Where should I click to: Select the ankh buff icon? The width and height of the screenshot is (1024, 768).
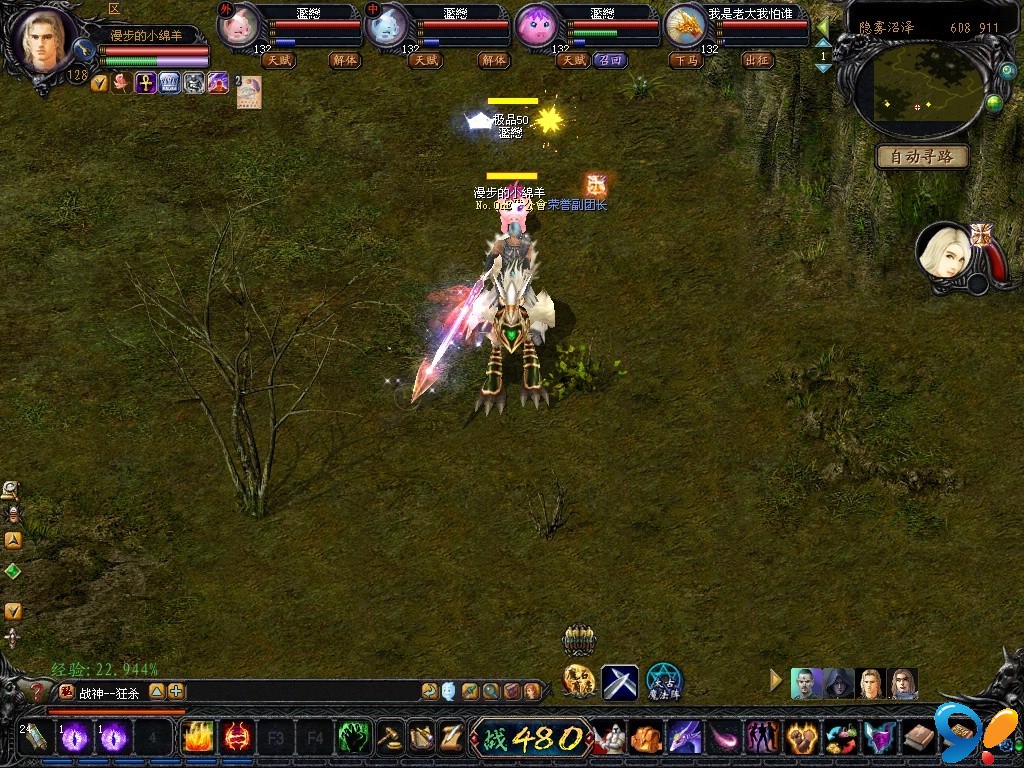pos(146,83)
